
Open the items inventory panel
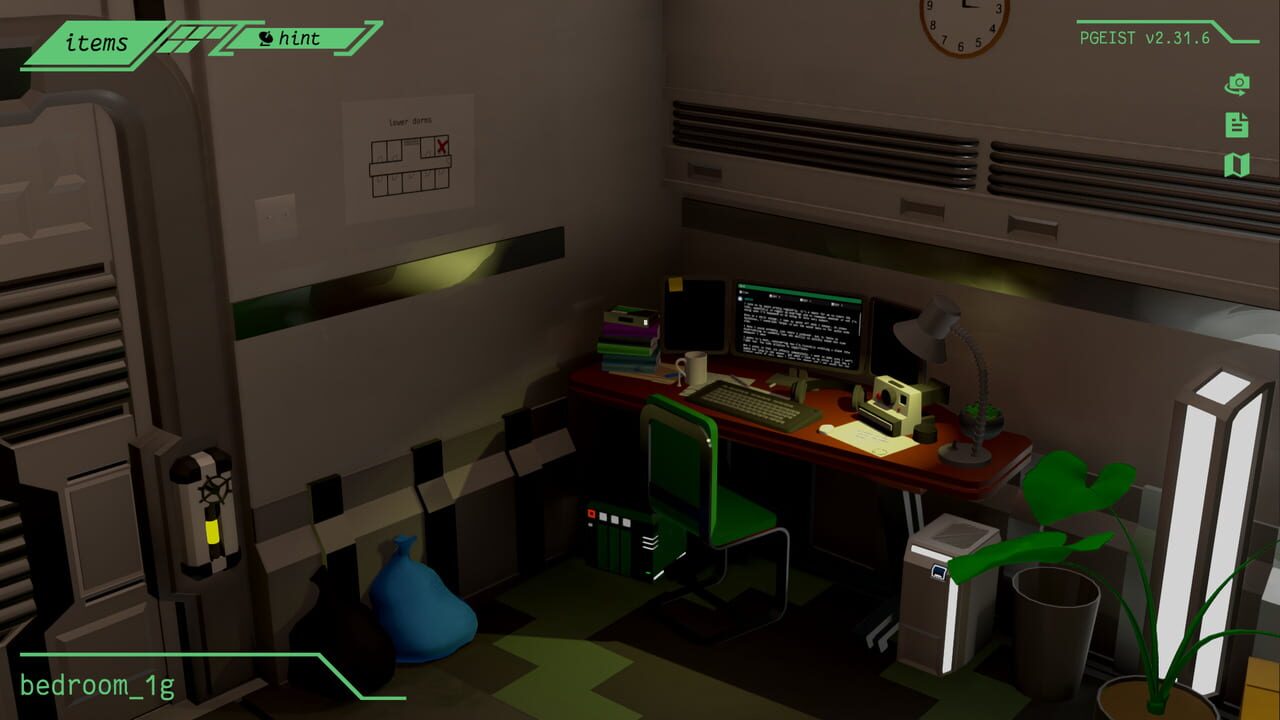coord(97,44)
